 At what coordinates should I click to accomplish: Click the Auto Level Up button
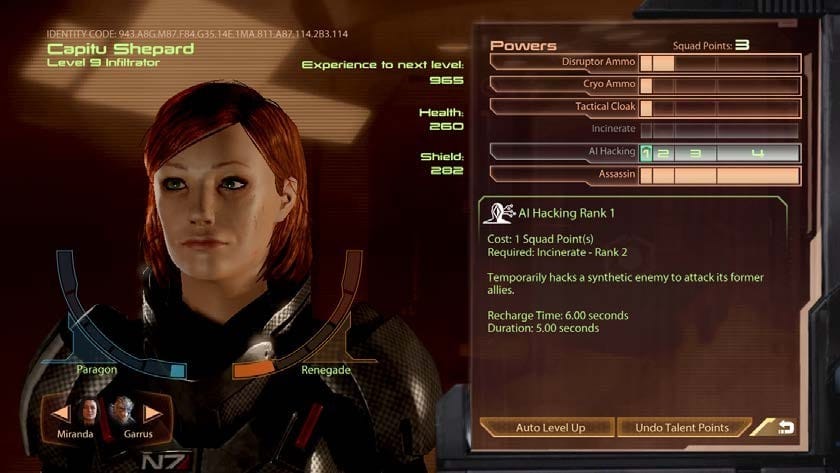pyautogui.click(x=549, y=427)
